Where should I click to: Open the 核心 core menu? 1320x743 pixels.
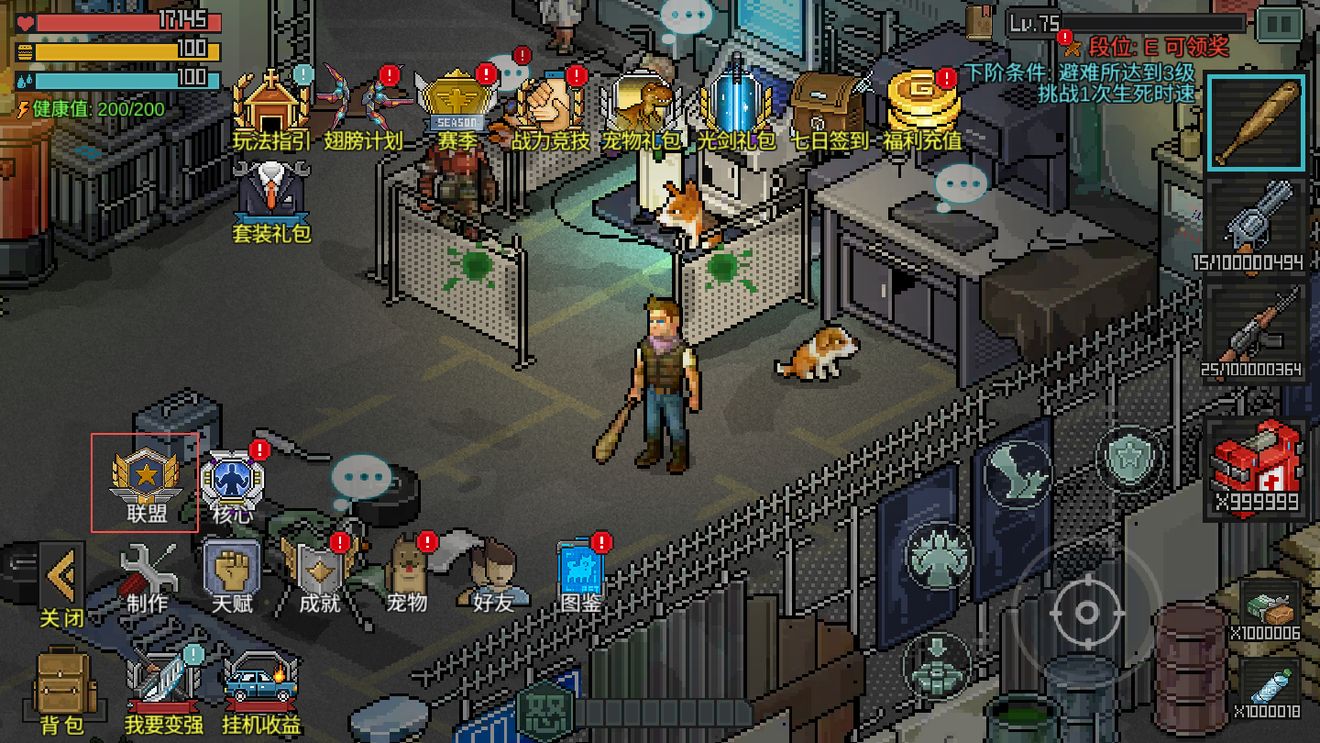[232, 483]
